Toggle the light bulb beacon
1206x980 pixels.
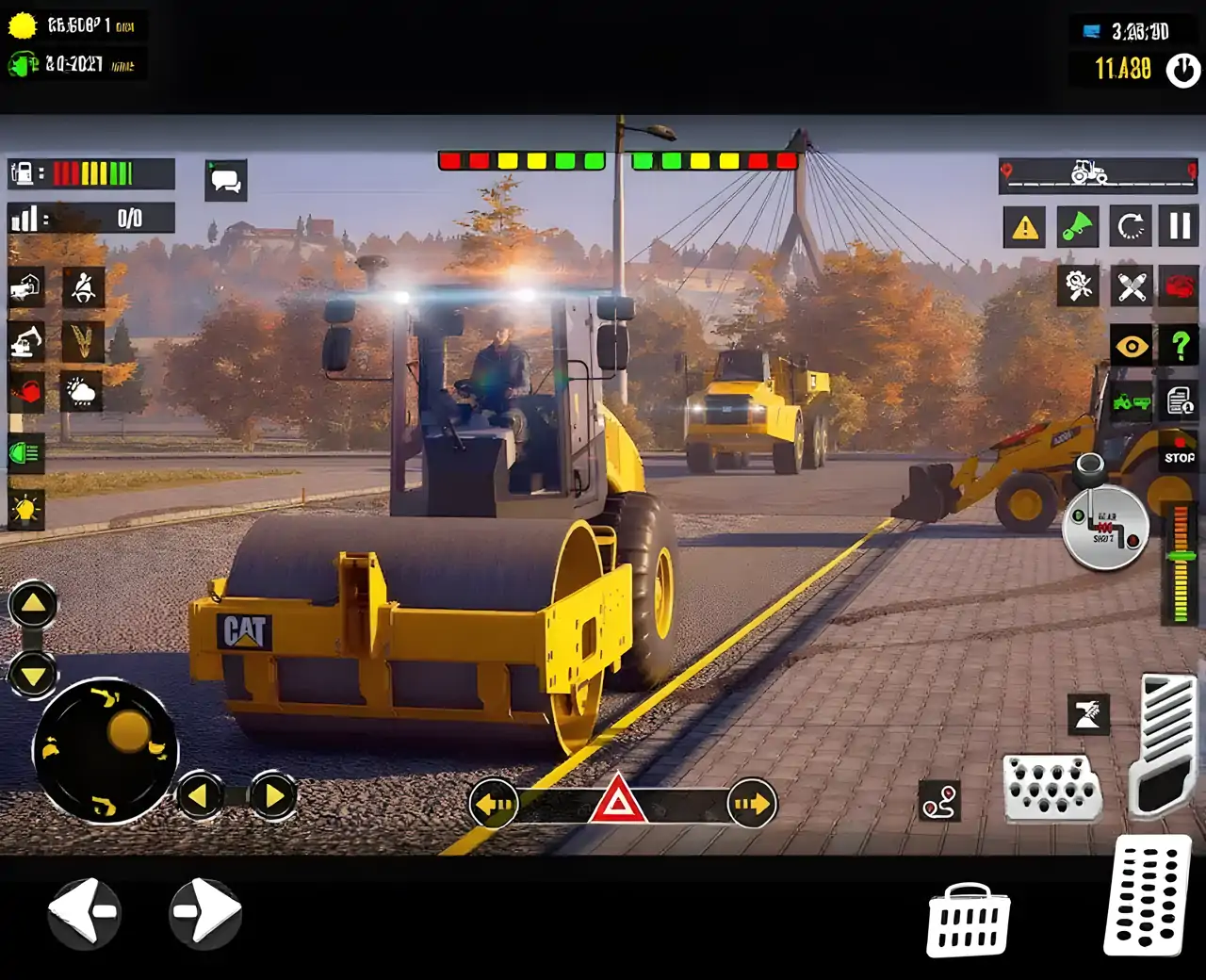(x=26, y=510)
